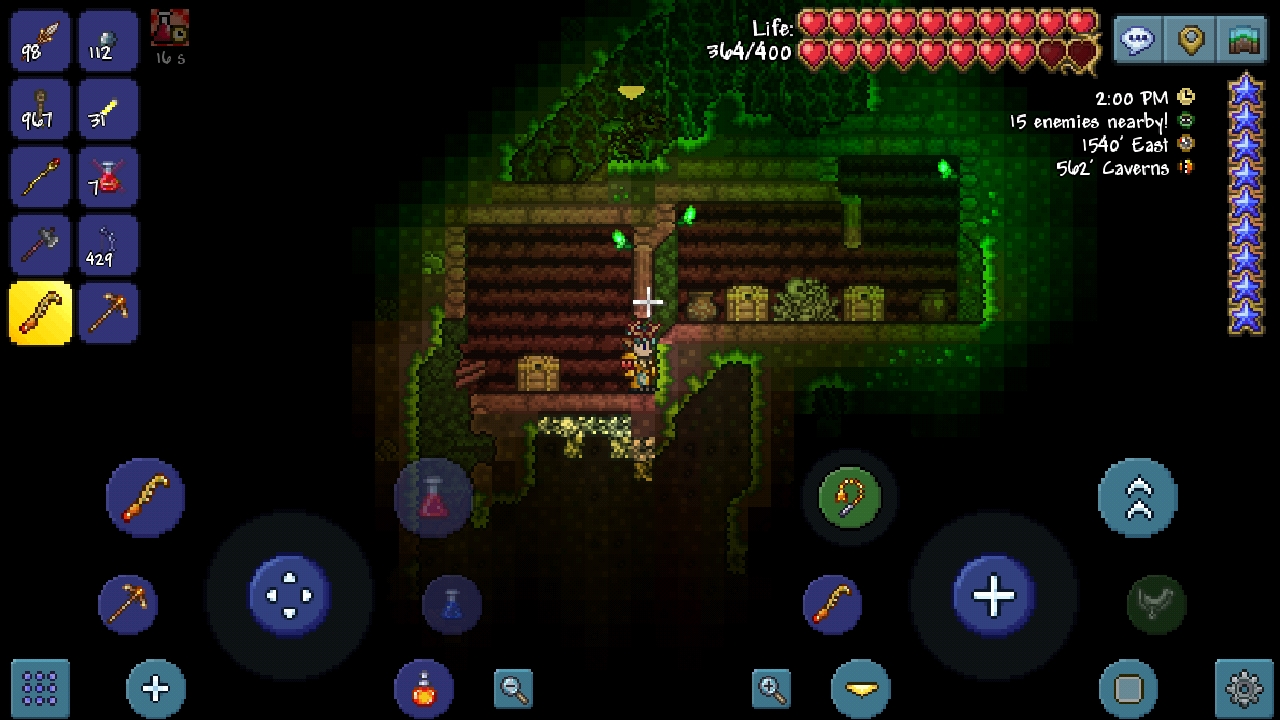Image resolution: width=1280 pixels, height=720 pixels.
Task: Select the spear in the hotbar
Action: [40, 40]
